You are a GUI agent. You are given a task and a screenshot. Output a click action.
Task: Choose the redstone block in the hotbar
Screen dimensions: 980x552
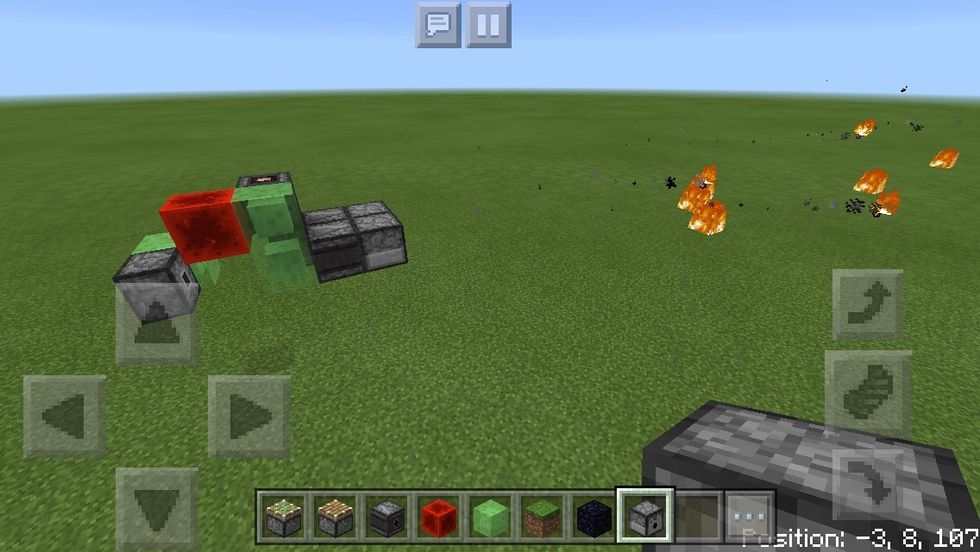(438, 515)
